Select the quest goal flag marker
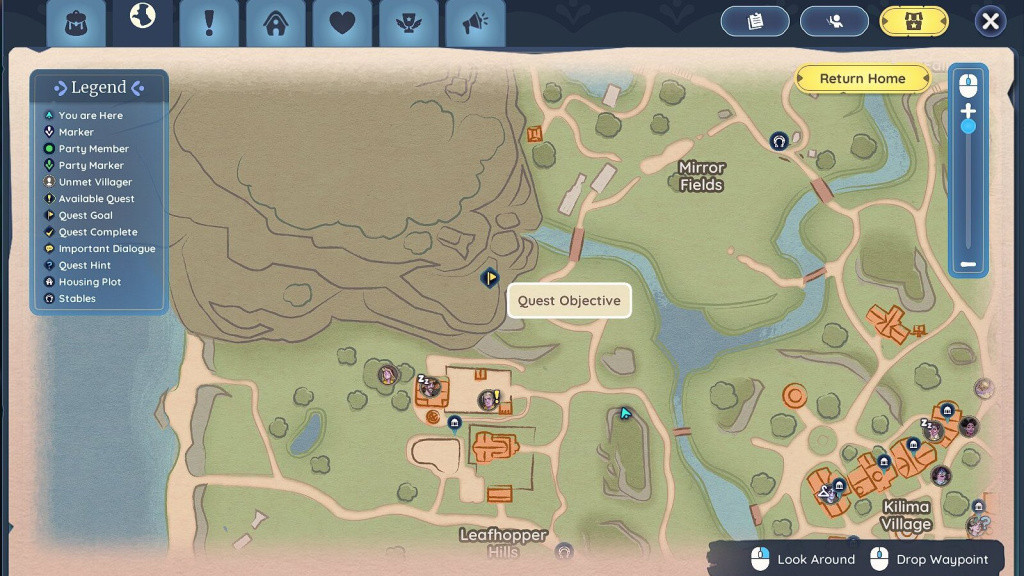The image size is (1024, 576). point(490,278)
